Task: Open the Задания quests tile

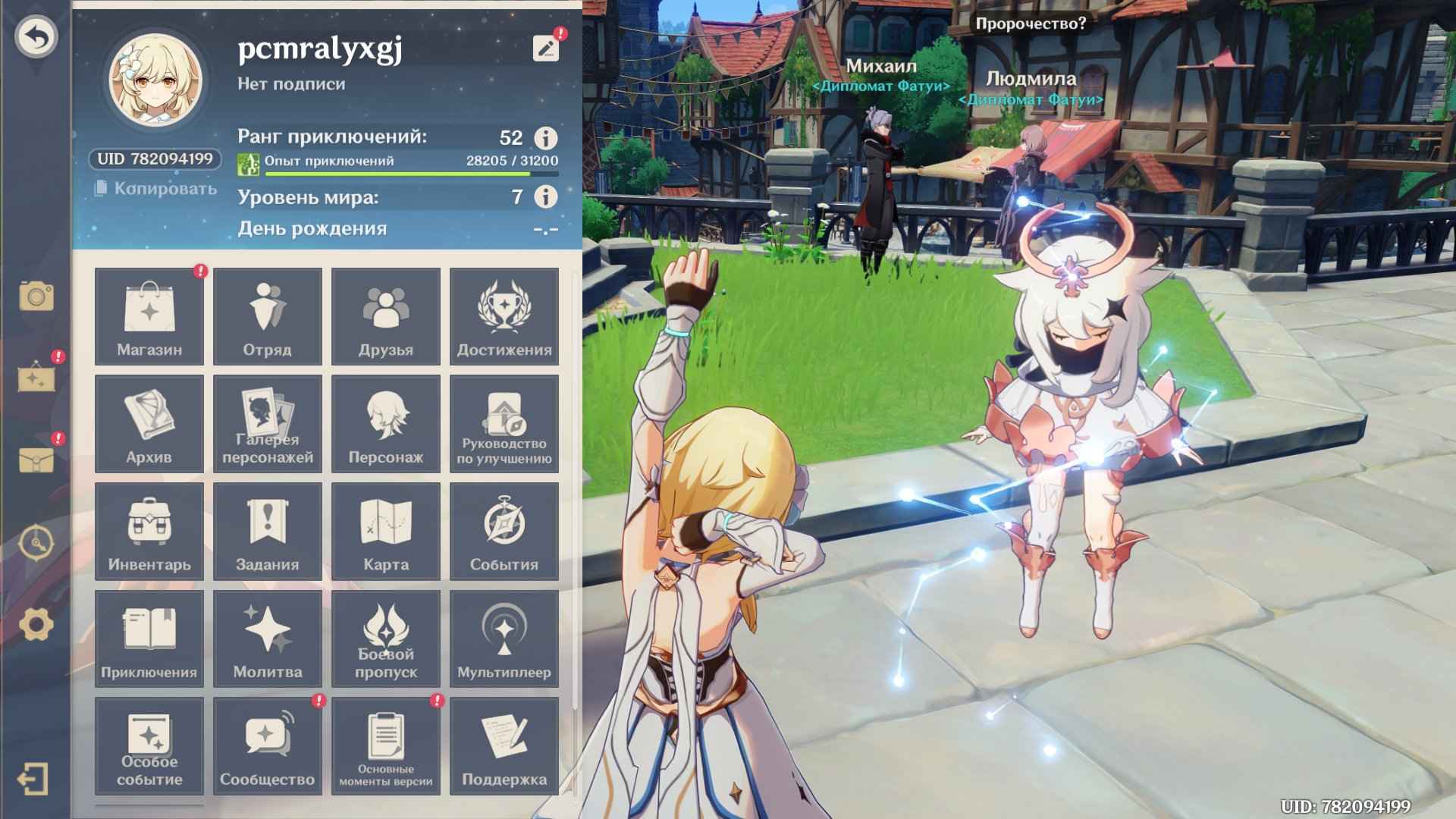Action: pos(267,531)
